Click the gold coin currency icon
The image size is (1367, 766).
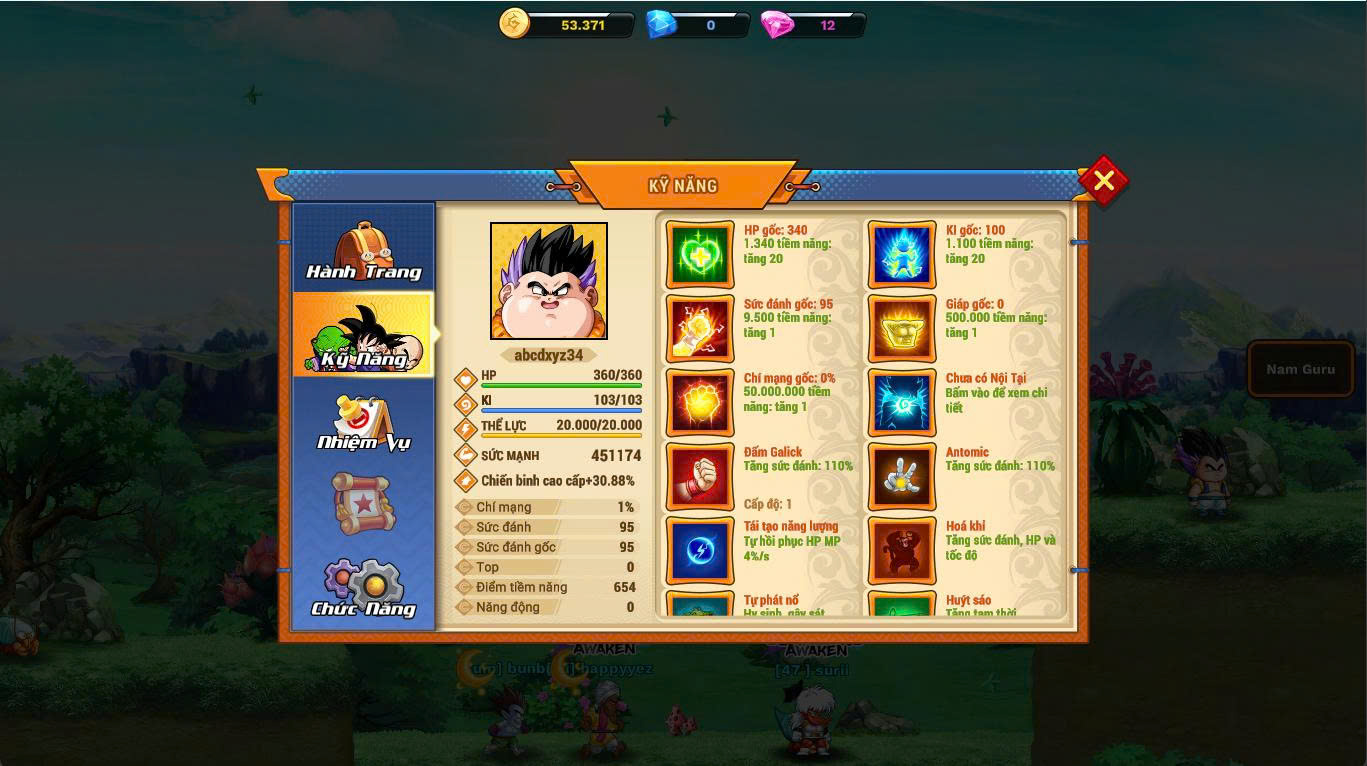point(514,24)
